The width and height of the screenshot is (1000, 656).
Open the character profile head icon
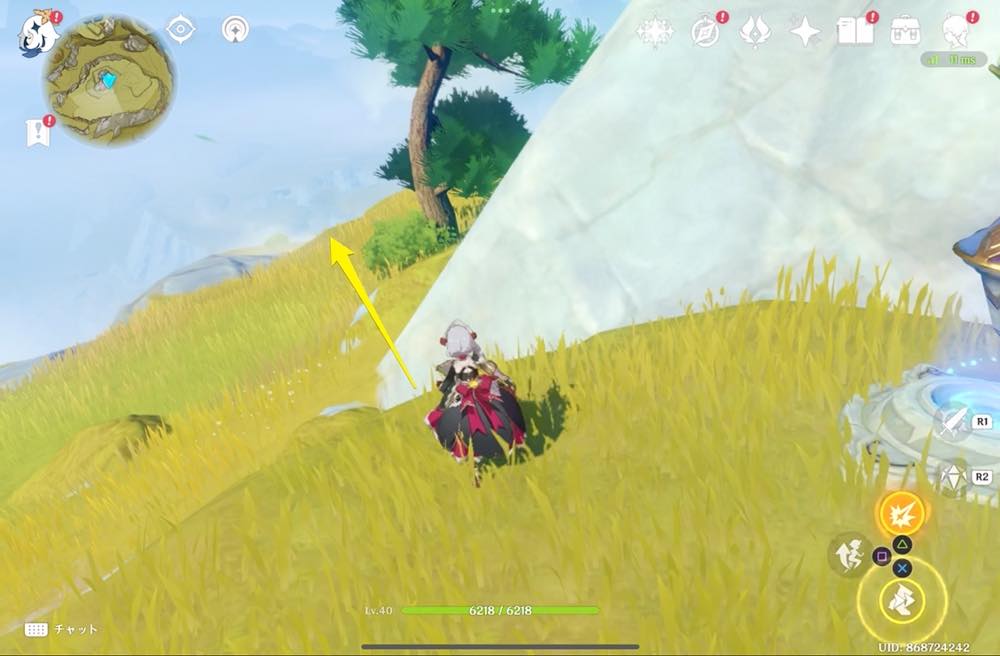(x=957, y=31)
